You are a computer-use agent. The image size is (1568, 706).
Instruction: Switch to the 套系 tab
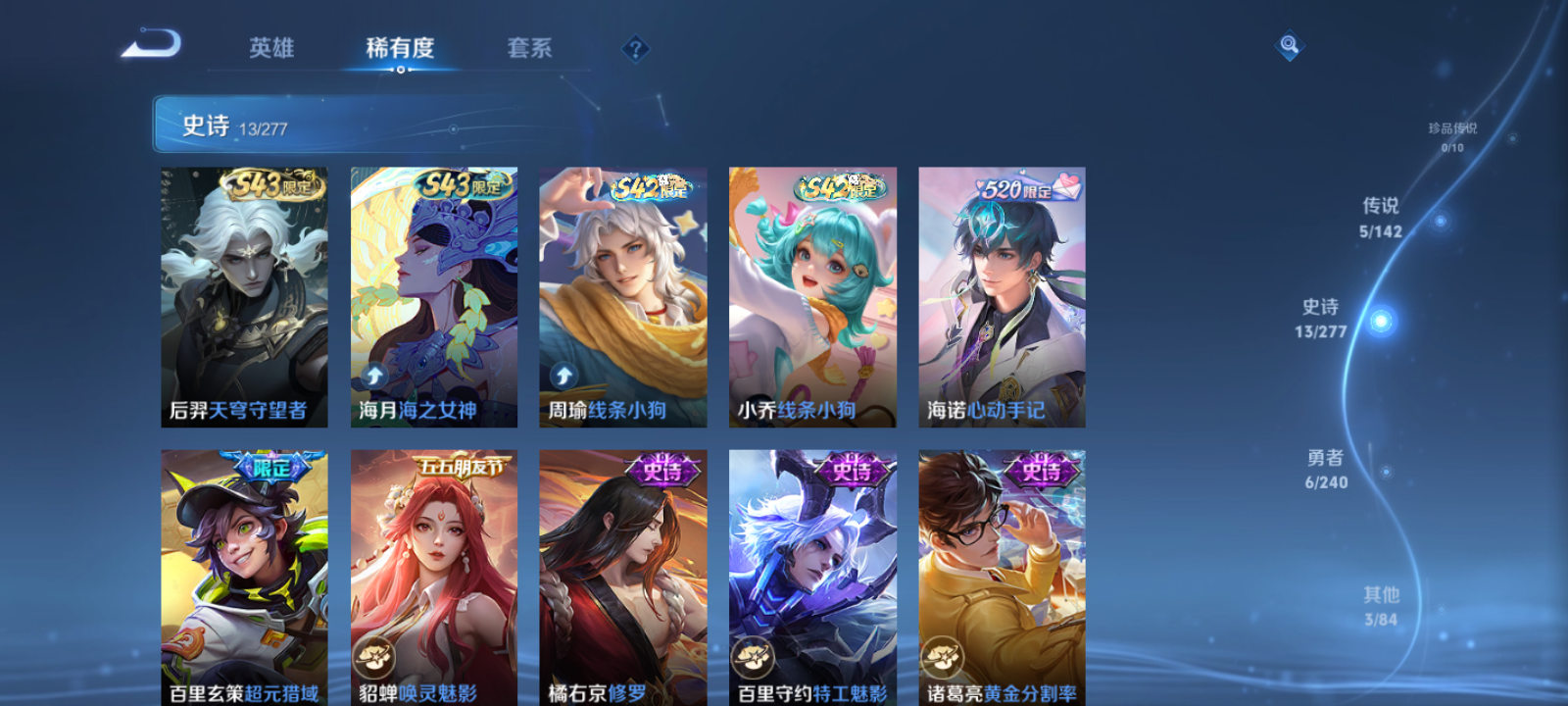coord(528,48)
